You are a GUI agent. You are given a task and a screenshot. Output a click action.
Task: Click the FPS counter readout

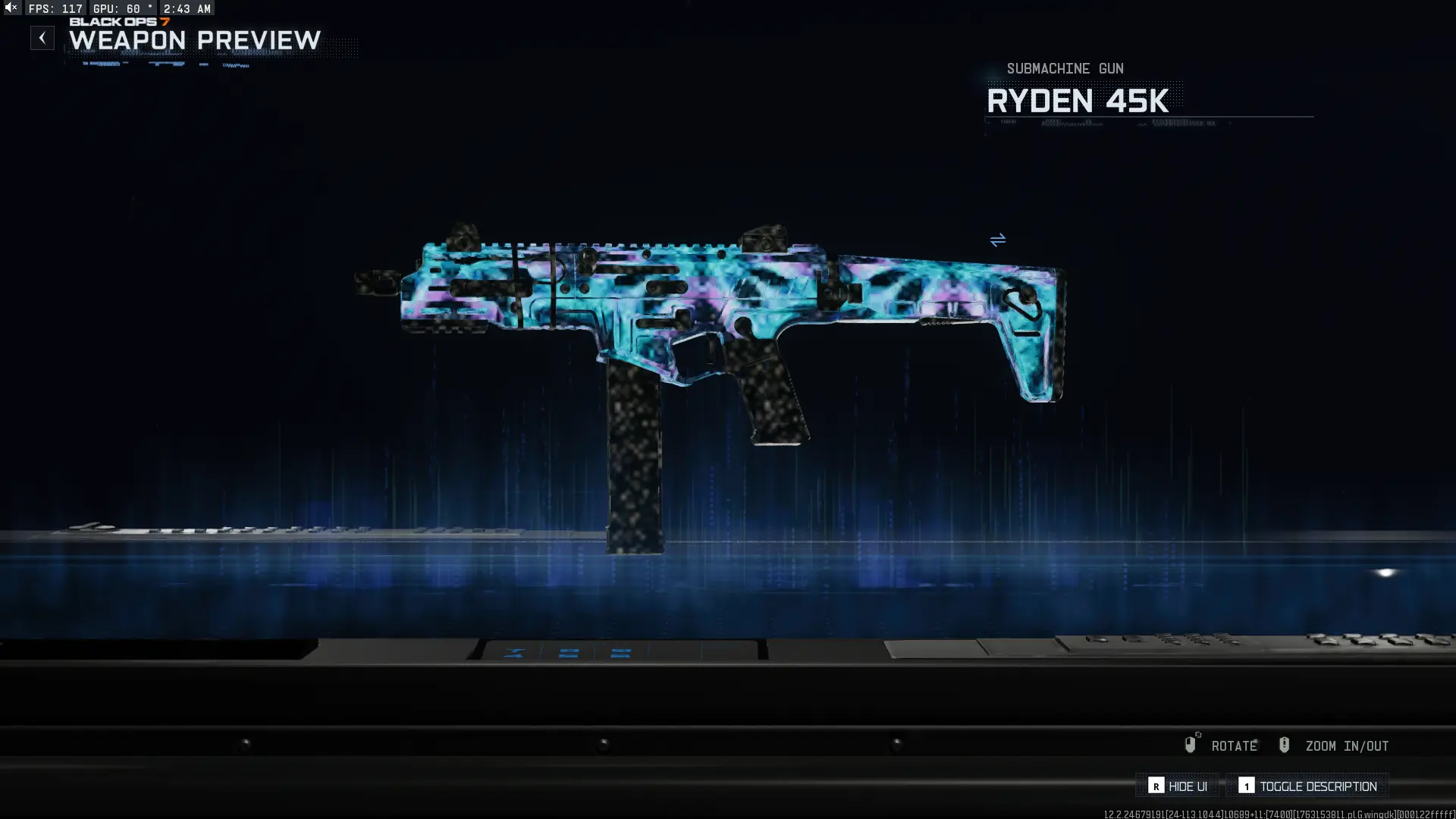click(55, 8)
